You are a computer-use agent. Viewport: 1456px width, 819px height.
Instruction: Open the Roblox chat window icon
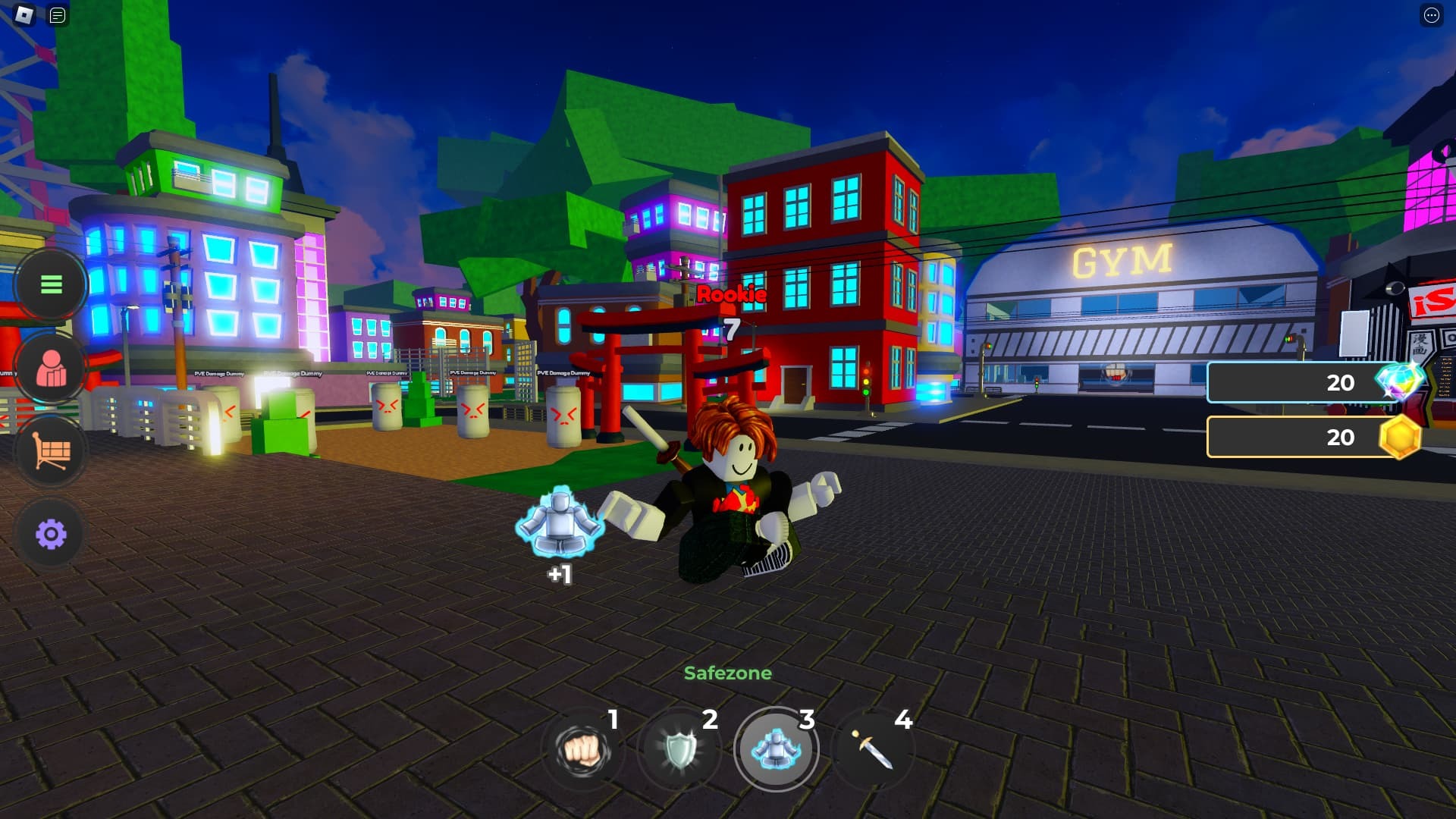58,15
